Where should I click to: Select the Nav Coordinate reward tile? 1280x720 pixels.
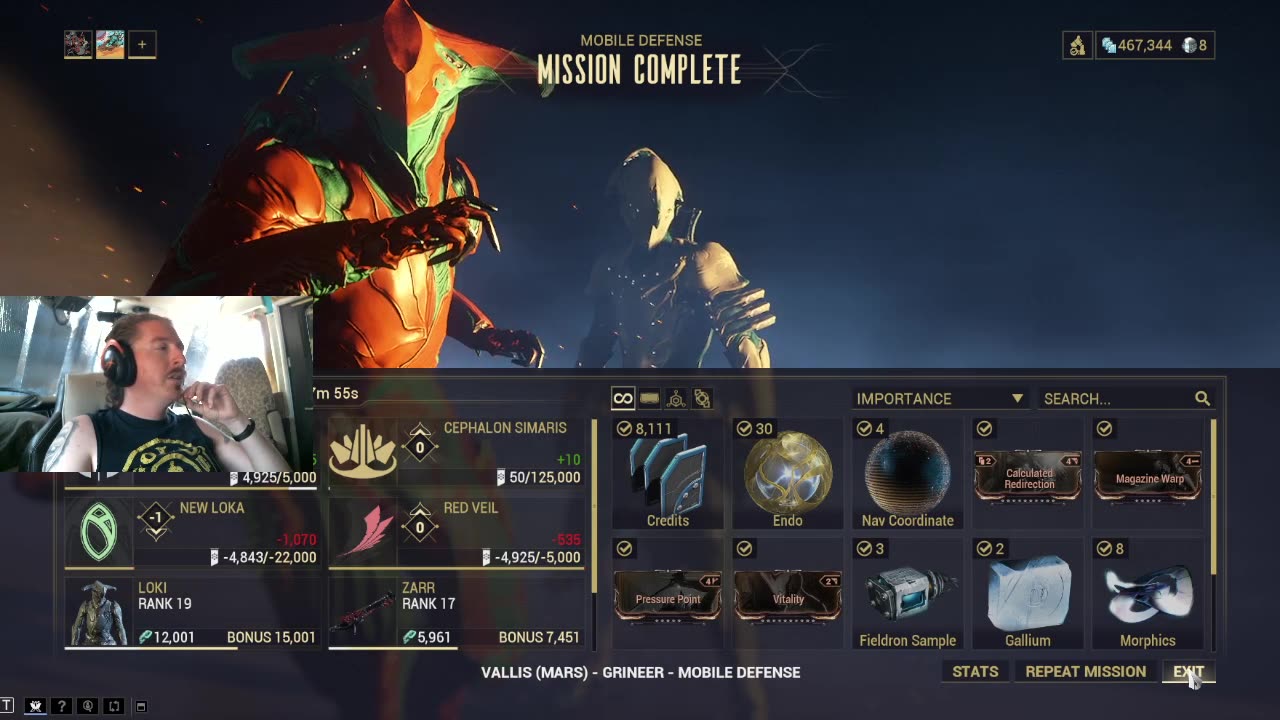[908, 475]
